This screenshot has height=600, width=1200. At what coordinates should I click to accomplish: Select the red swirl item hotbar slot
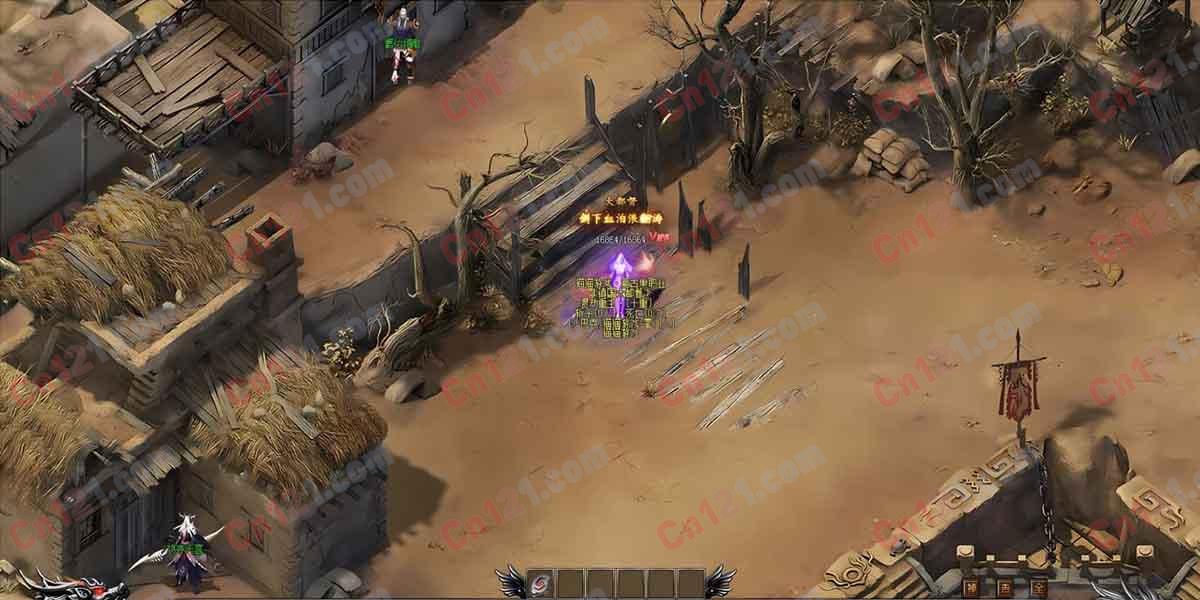[541, 583]
